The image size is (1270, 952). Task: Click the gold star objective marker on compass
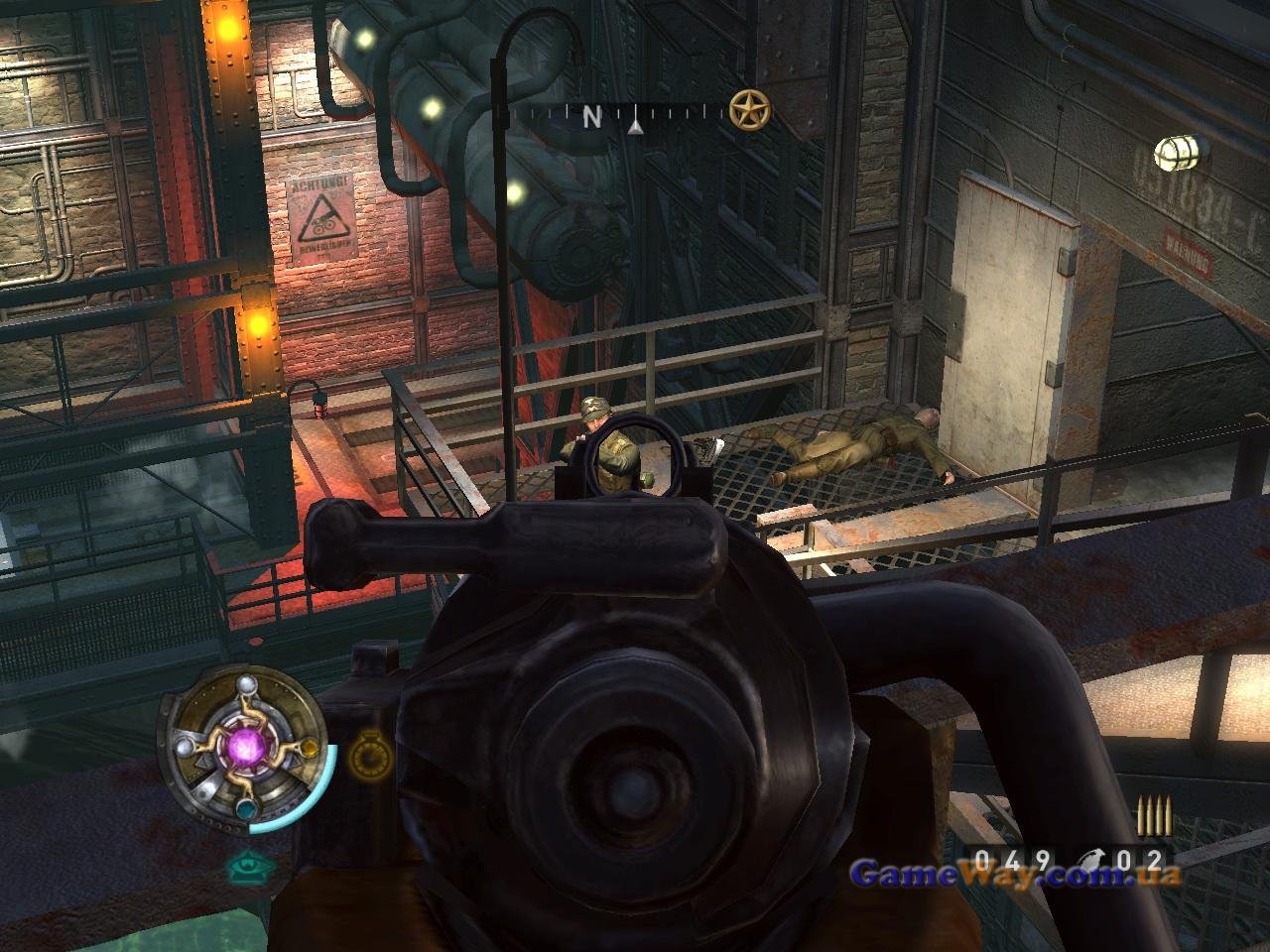[748, 110]
